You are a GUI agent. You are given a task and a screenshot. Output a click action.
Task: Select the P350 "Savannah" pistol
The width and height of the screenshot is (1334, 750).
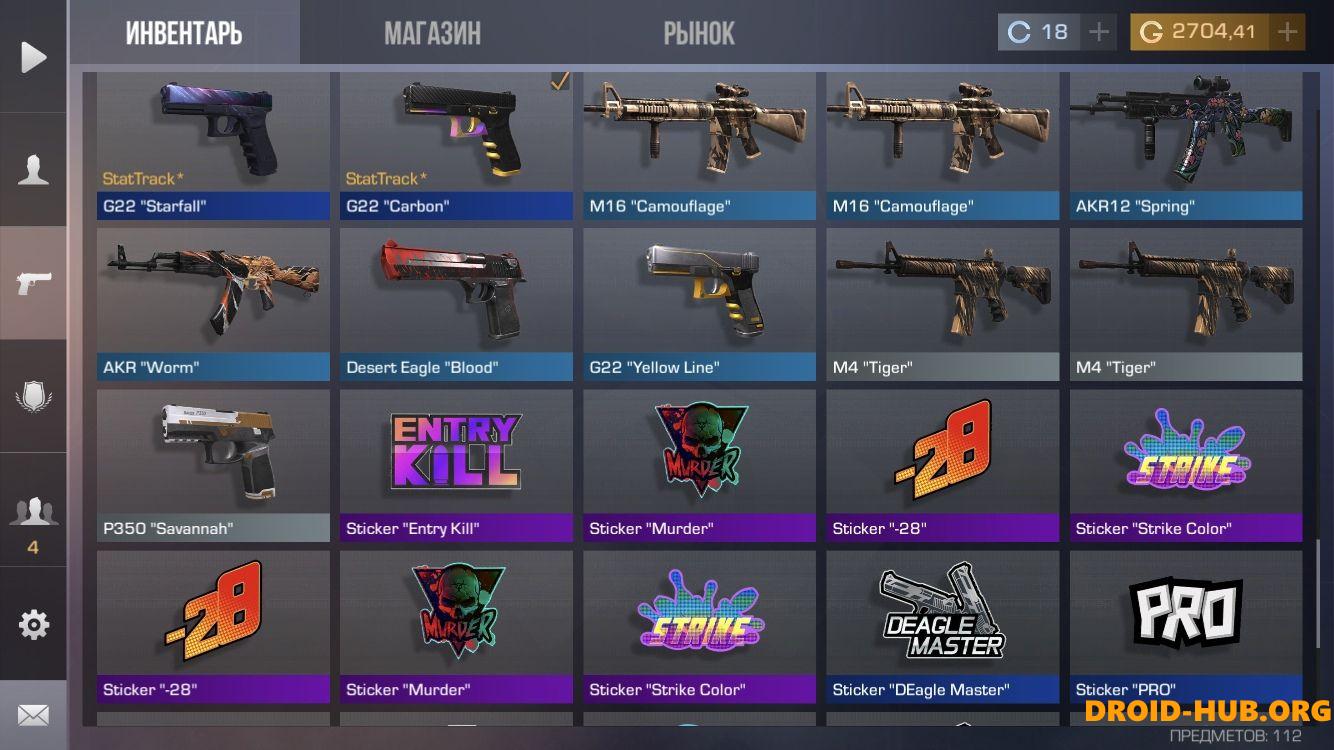tap(213, 465)
